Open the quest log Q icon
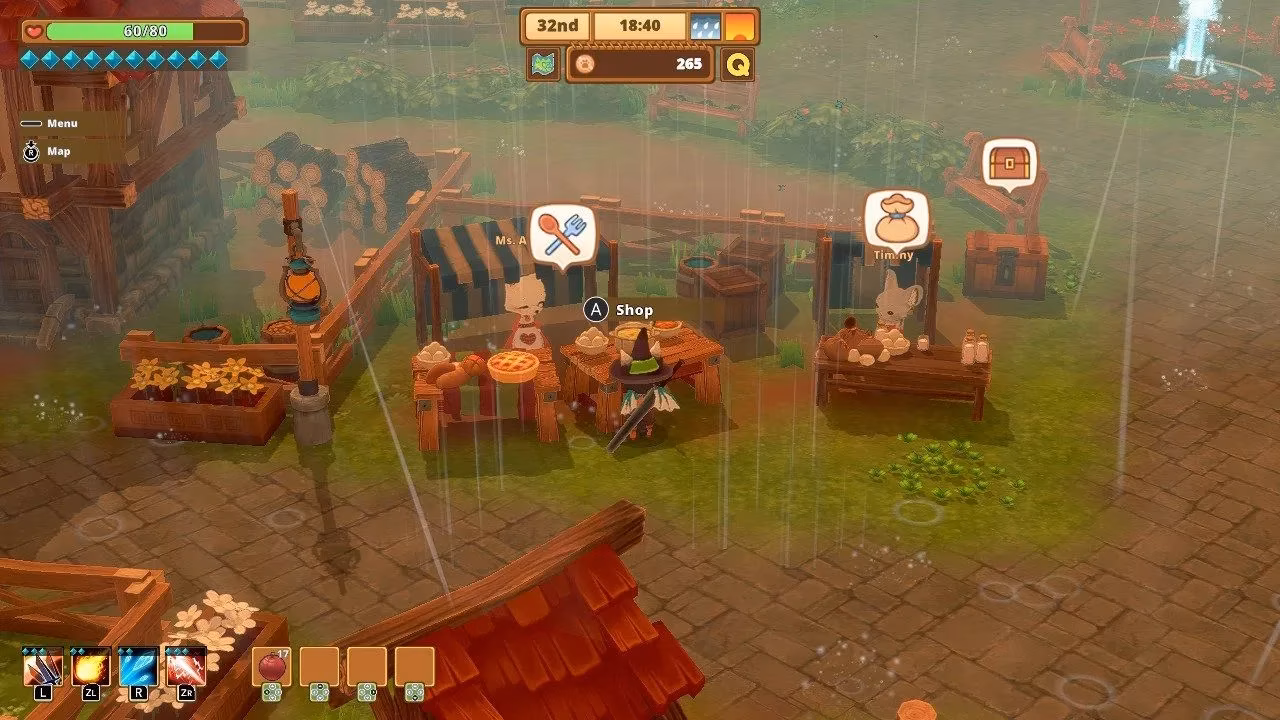This screenshot has height=720, width=1280. point(738,64)
